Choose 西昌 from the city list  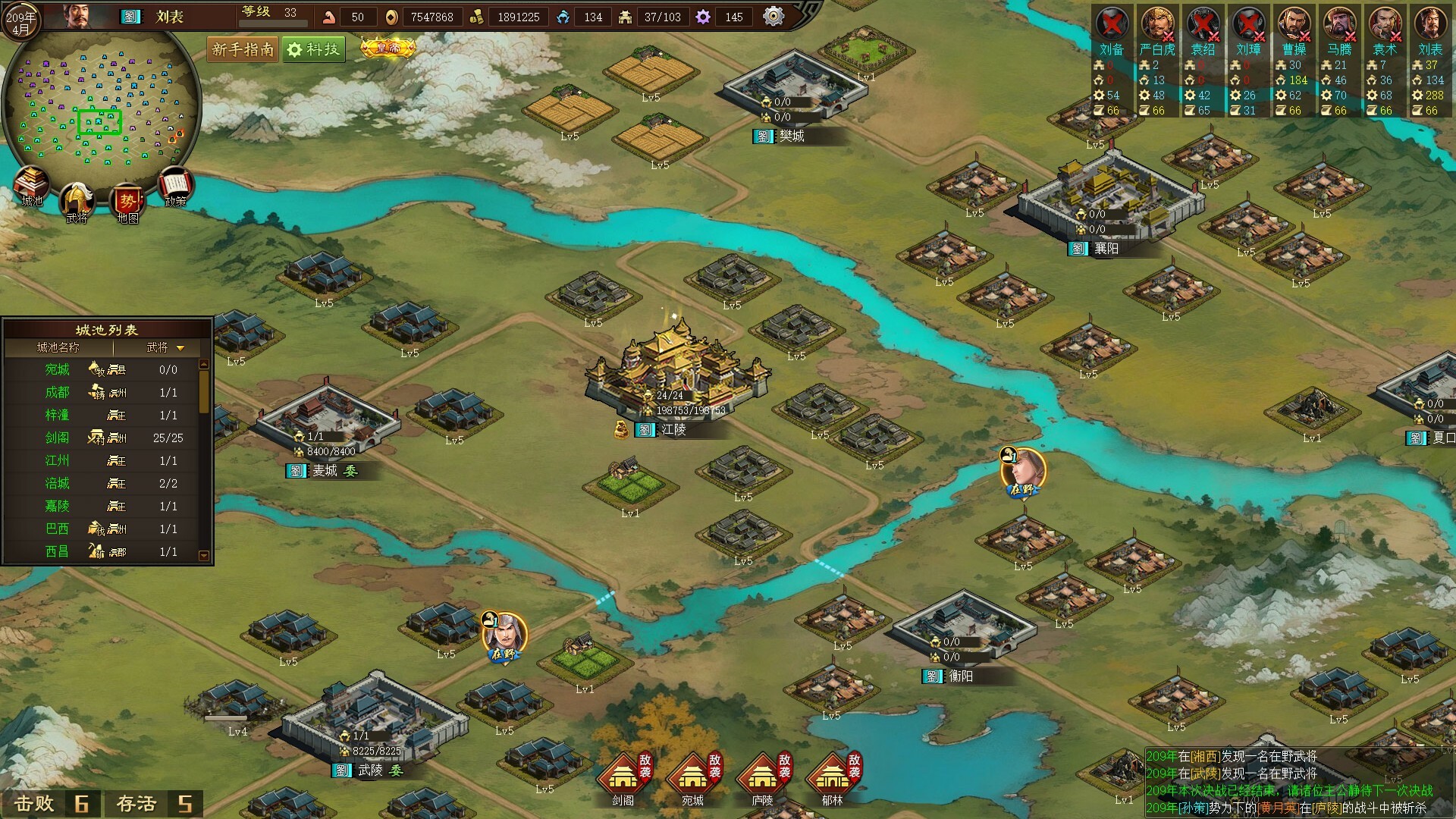click(x=58, y=551)
